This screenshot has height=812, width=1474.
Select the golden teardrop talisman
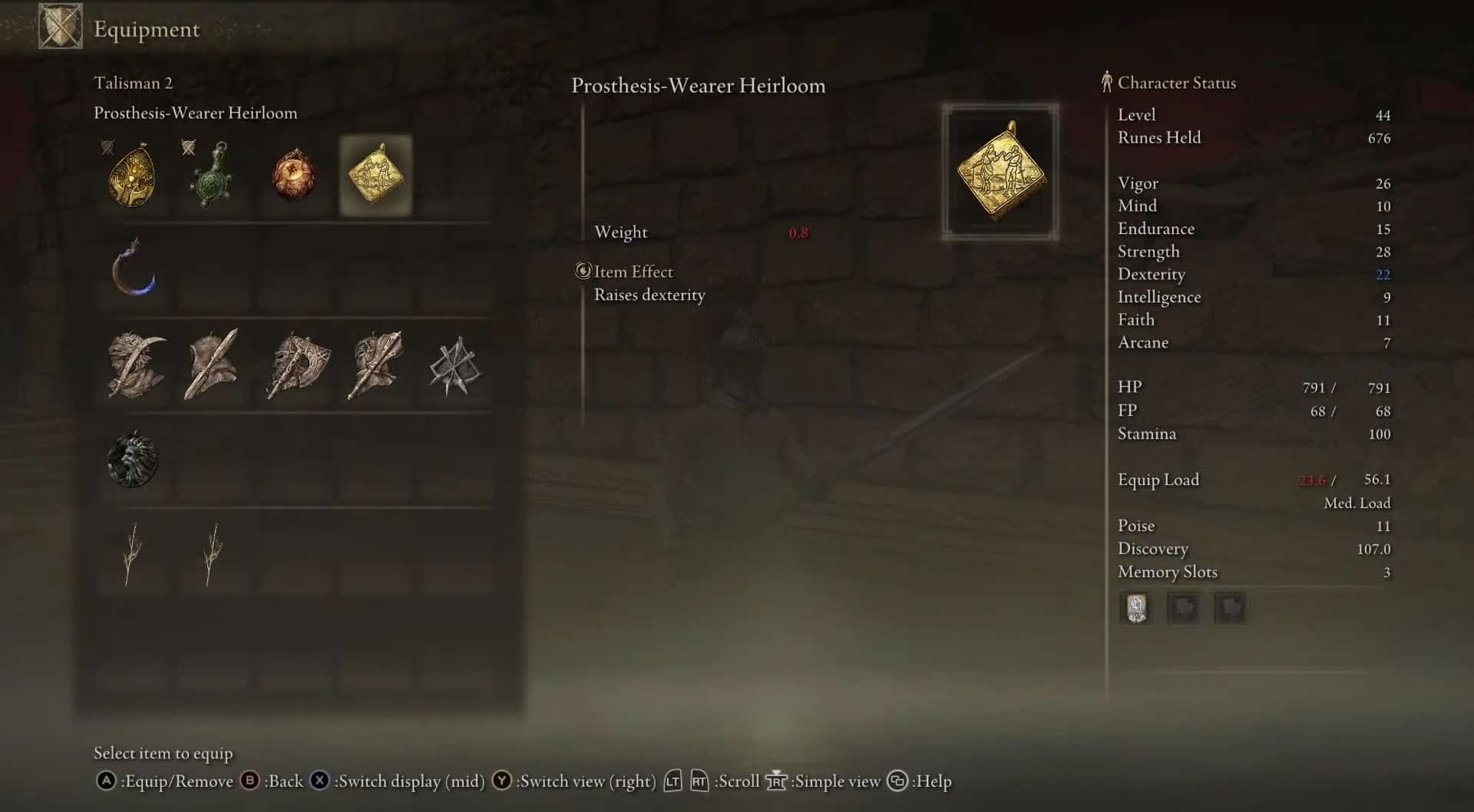(x=132, y=176)
